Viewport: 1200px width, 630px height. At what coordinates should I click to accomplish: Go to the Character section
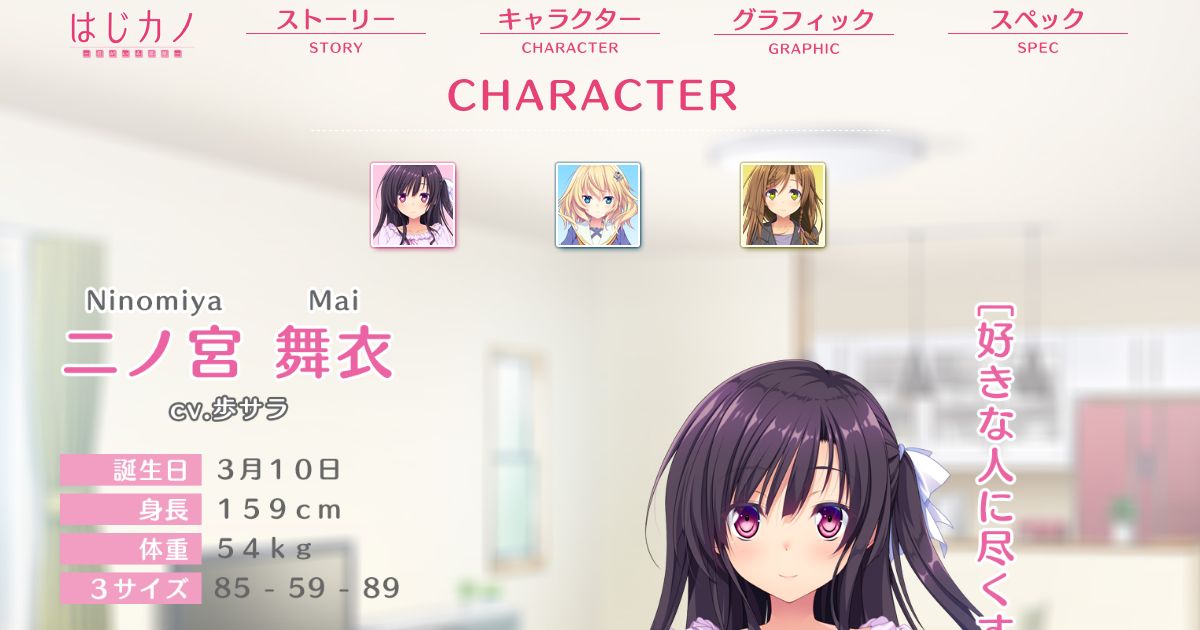pyautogui.click(x=569, y=31)
